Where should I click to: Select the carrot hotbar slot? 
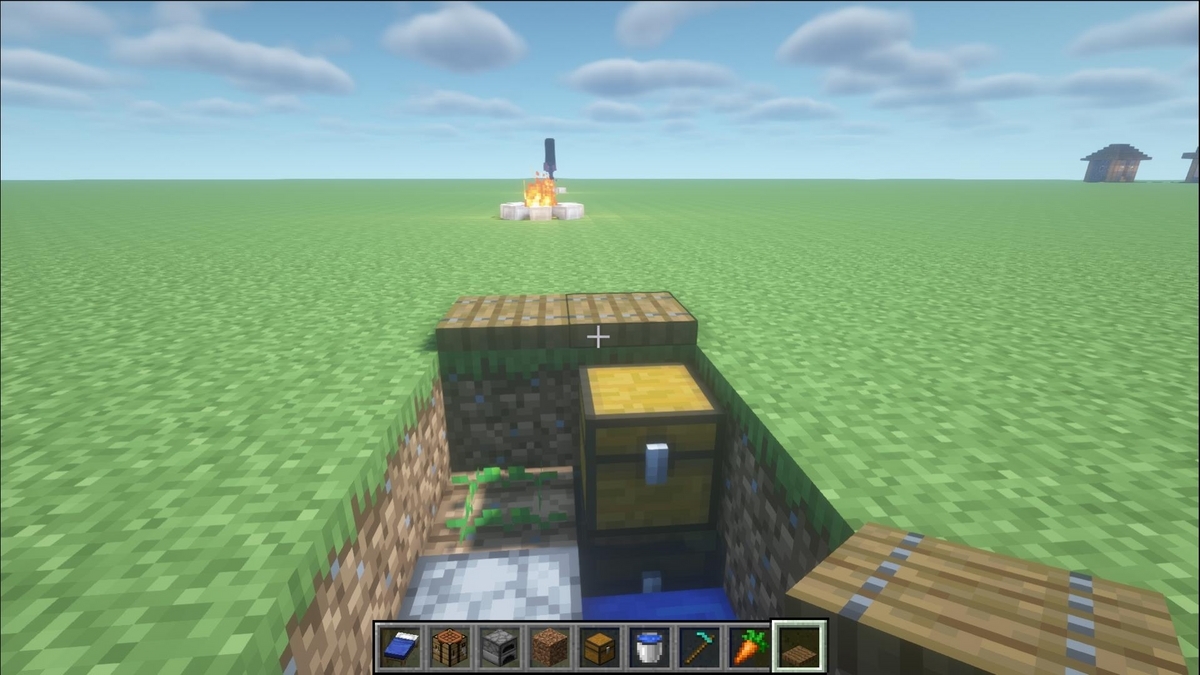tap(748, 646)
